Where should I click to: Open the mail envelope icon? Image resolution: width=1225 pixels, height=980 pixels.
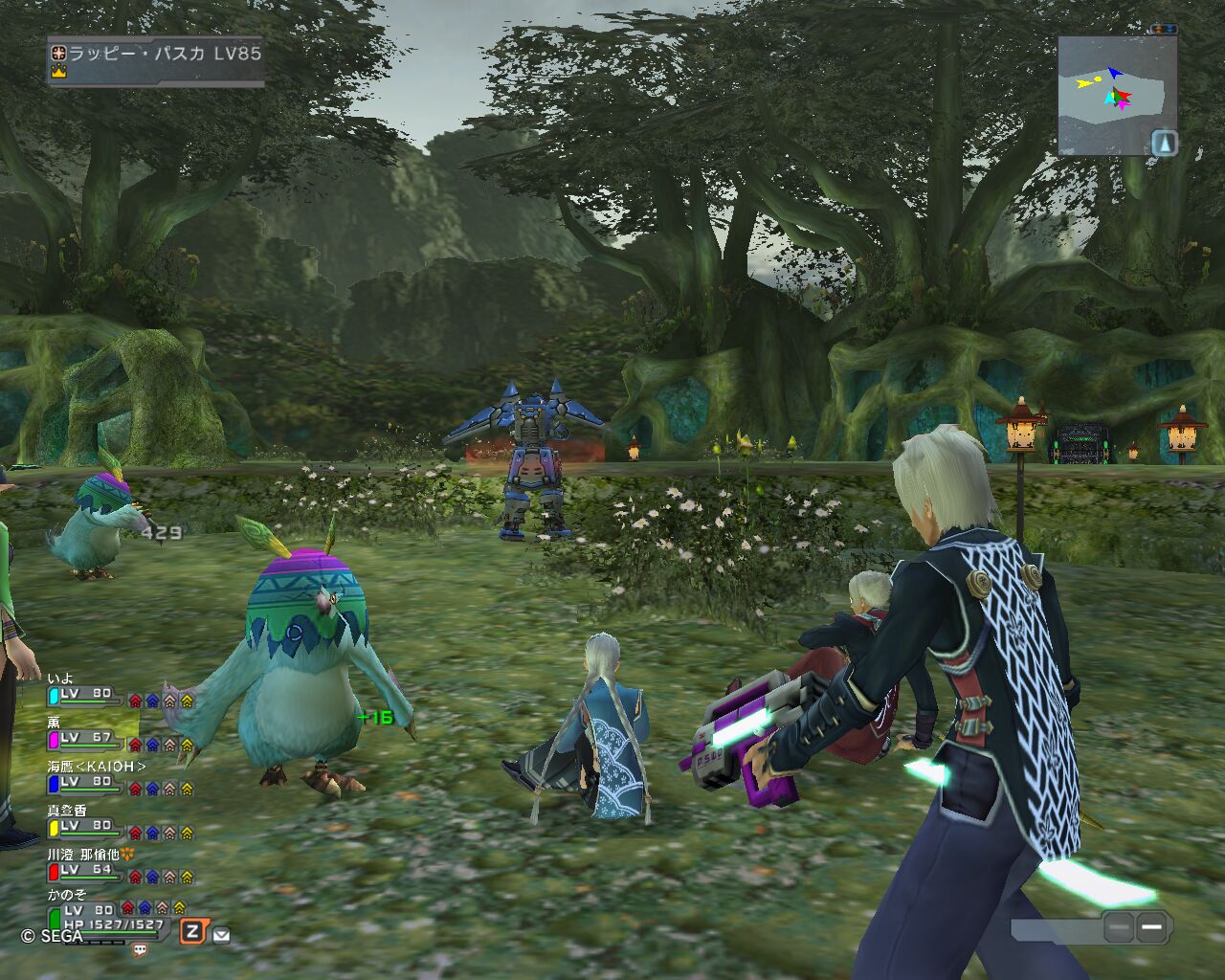(x=221, y=935)
